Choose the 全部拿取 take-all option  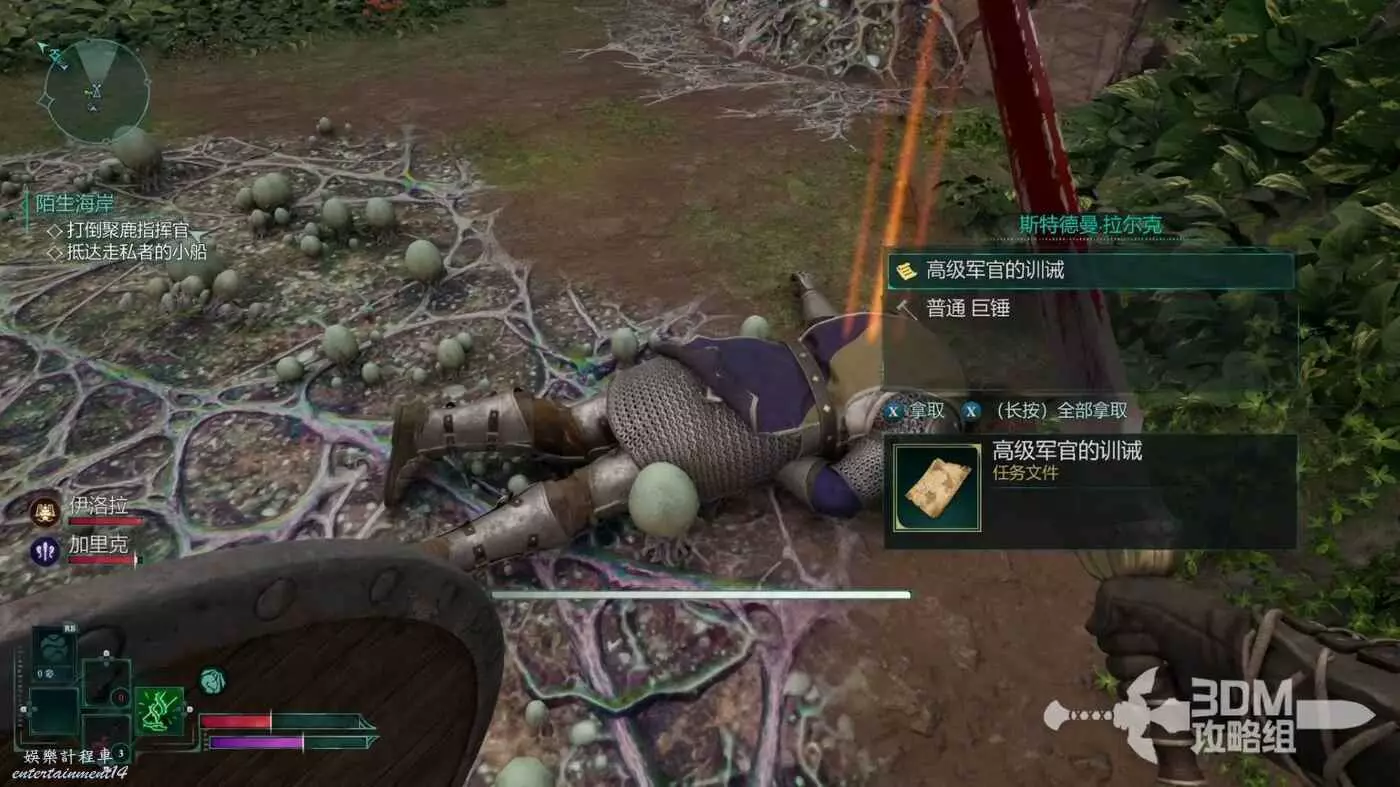pyautogui.click(x=1048, y=410)
